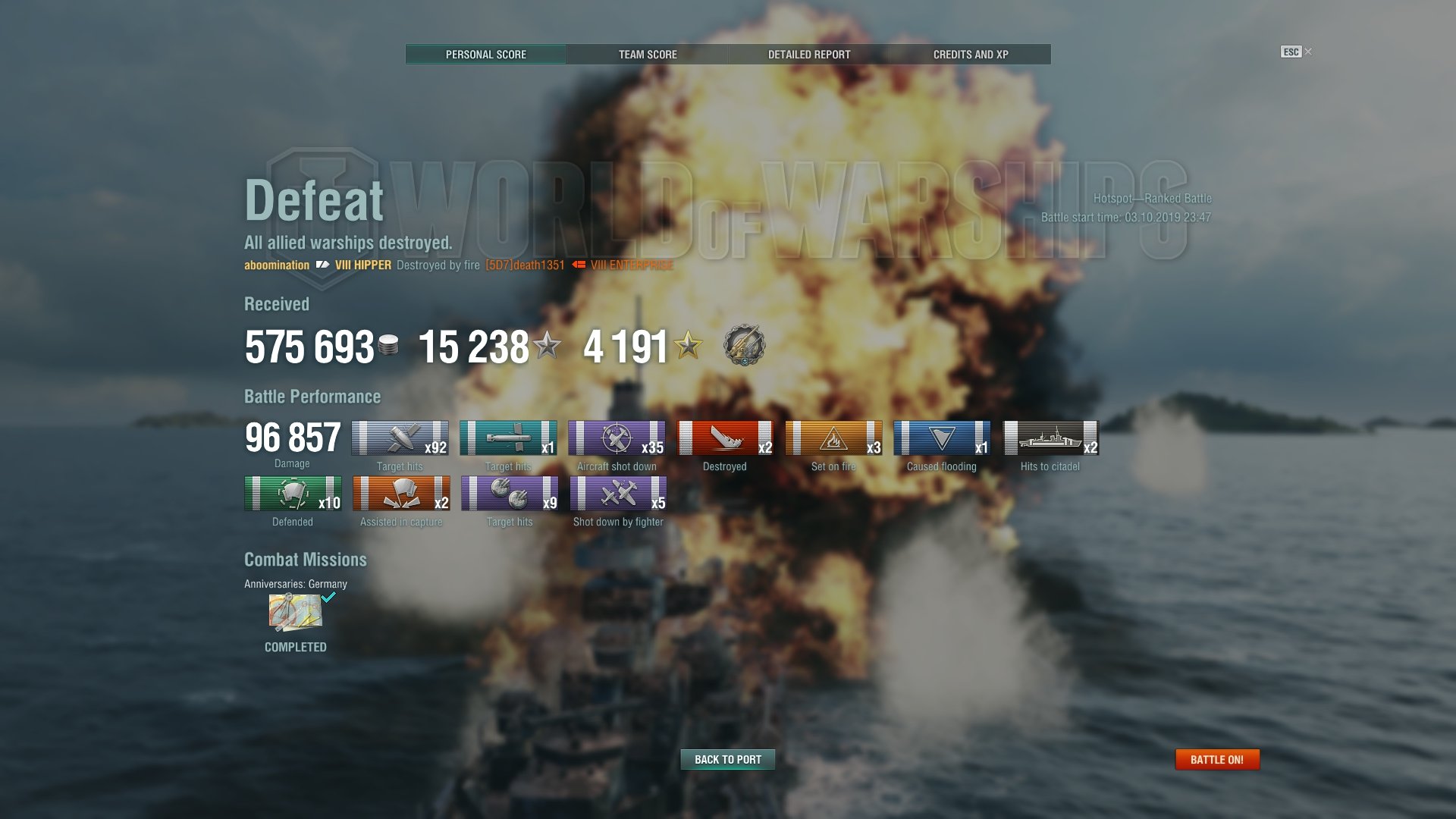Choose the Shot down by fighter ribbon
This screenshot has width=1456, height=819.
[x=618, y=494]
